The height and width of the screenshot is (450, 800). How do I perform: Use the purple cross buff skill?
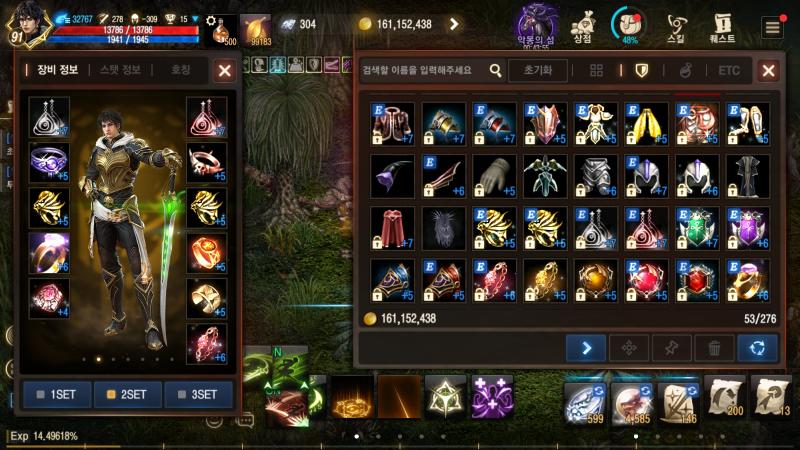pyautogui.click(x=492, y=397)
